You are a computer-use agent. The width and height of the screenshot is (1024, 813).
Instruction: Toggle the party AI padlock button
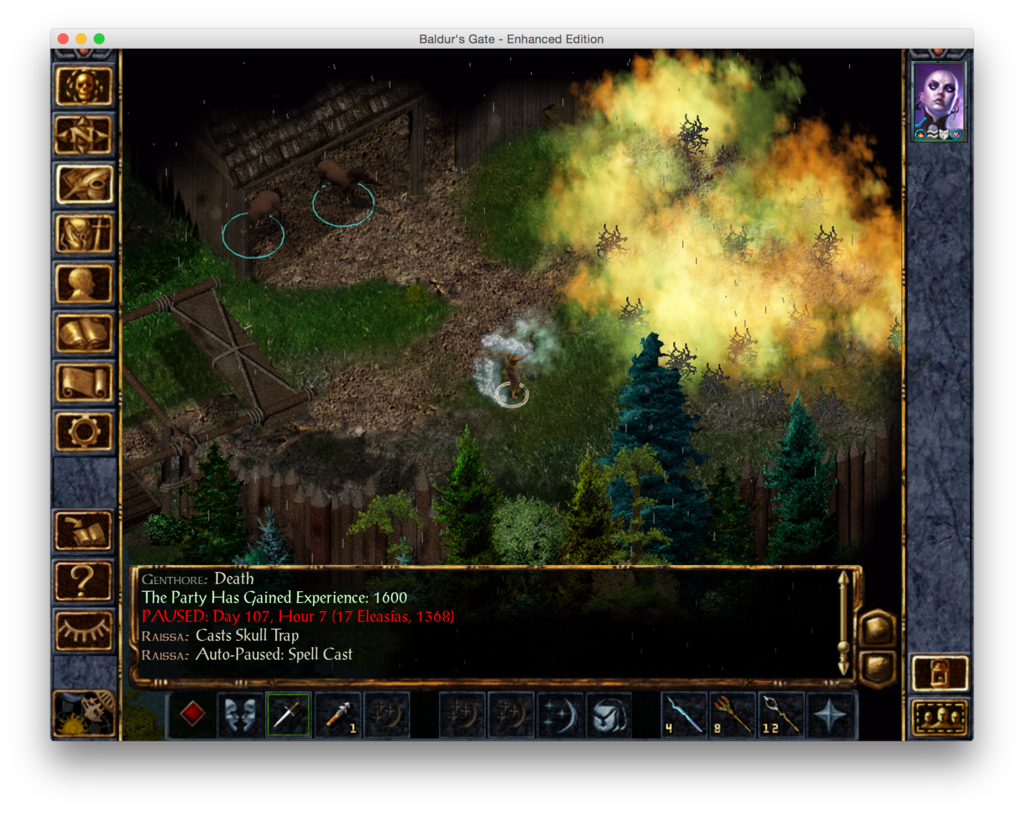tap(939, 673)
